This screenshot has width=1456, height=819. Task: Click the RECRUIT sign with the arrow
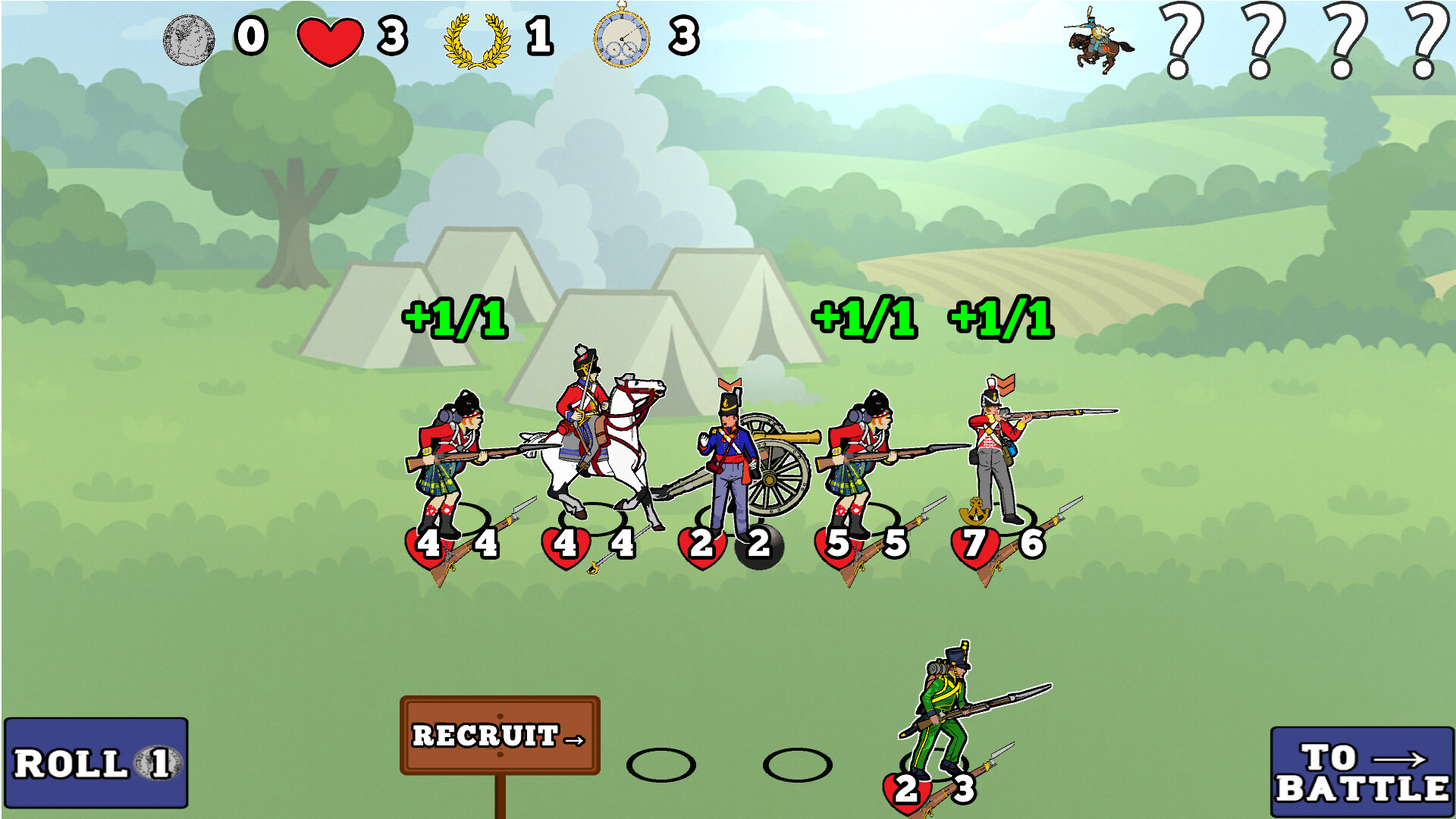tap(498, 736)
